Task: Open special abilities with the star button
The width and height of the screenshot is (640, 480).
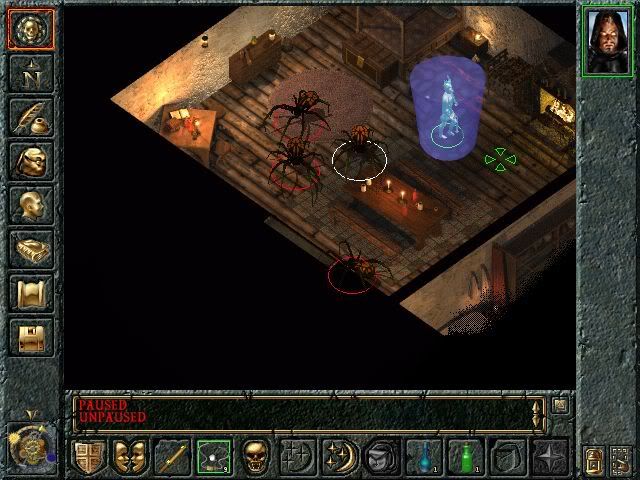Action: coord(549,457)
